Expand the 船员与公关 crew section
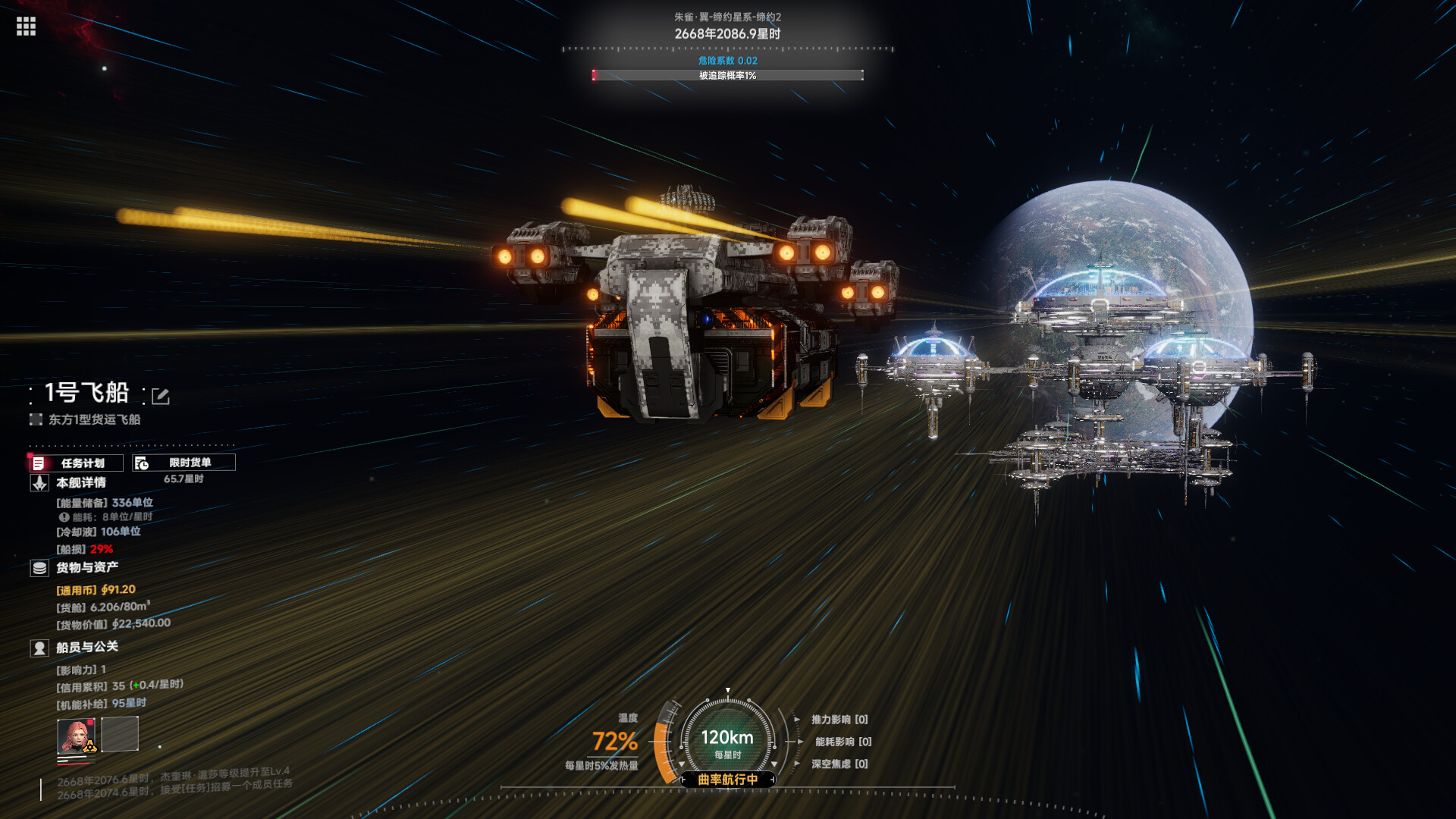This screenshot has height=819, width=1456. coord(86,648)
